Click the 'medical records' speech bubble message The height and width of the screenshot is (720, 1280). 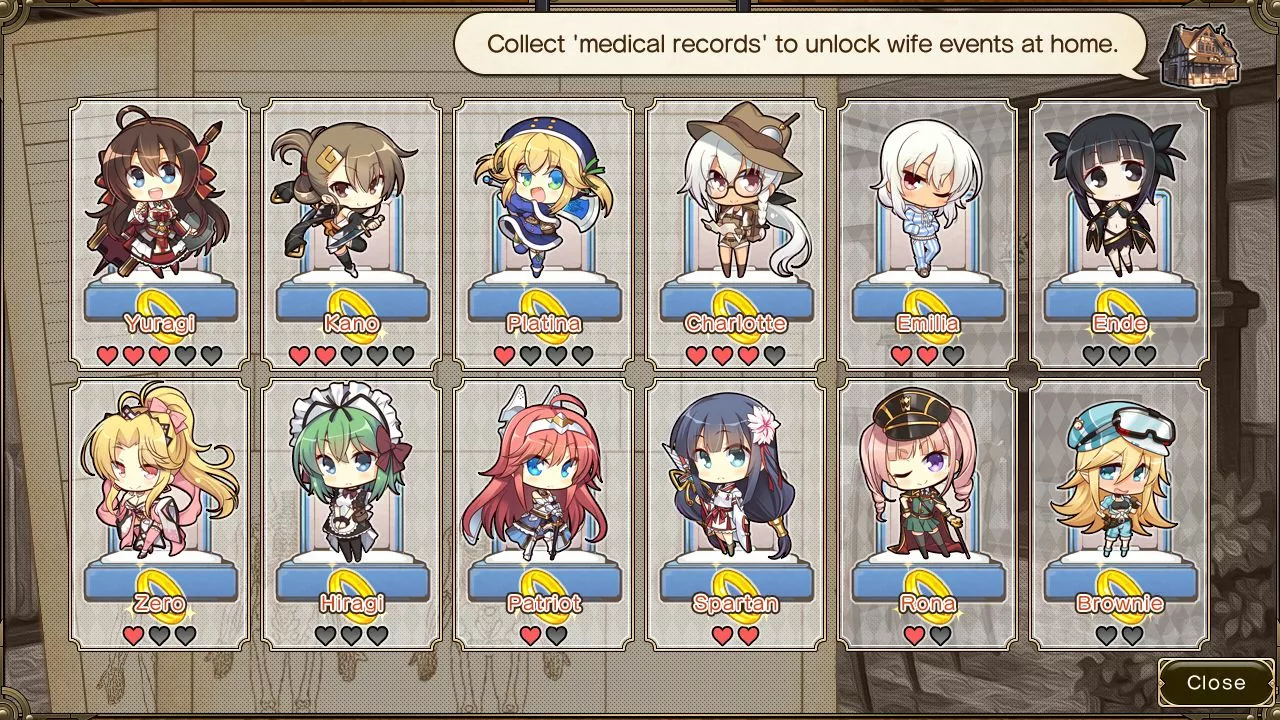800,44
